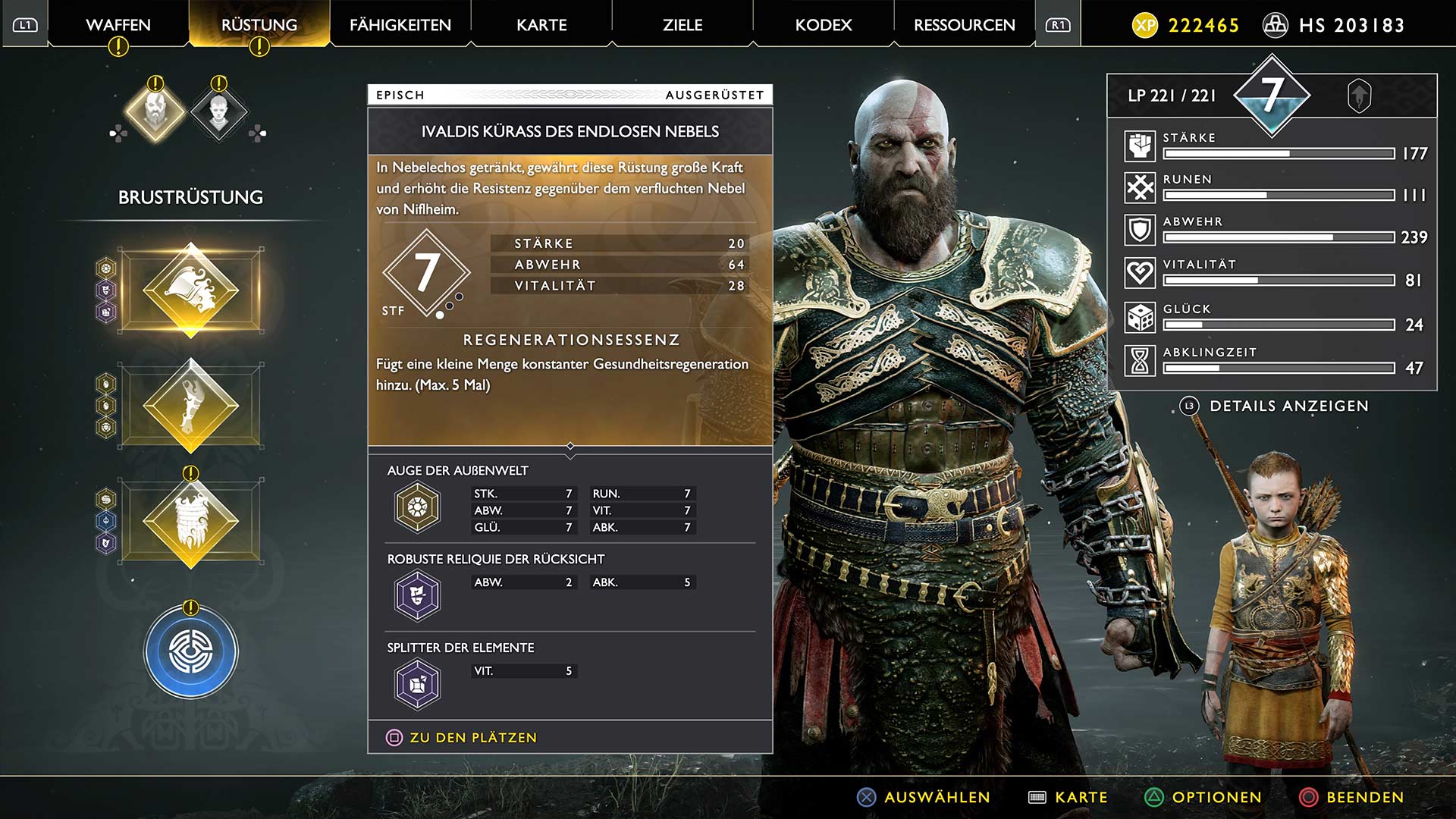
Task: Open the Kodex tab
Action: [824, 25]
